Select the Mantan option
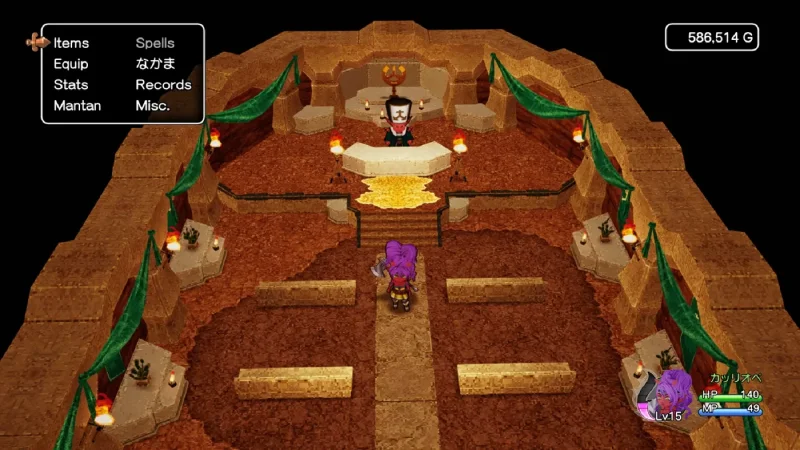The width and height of the screenshot is (800, 450). pos(77,106)
